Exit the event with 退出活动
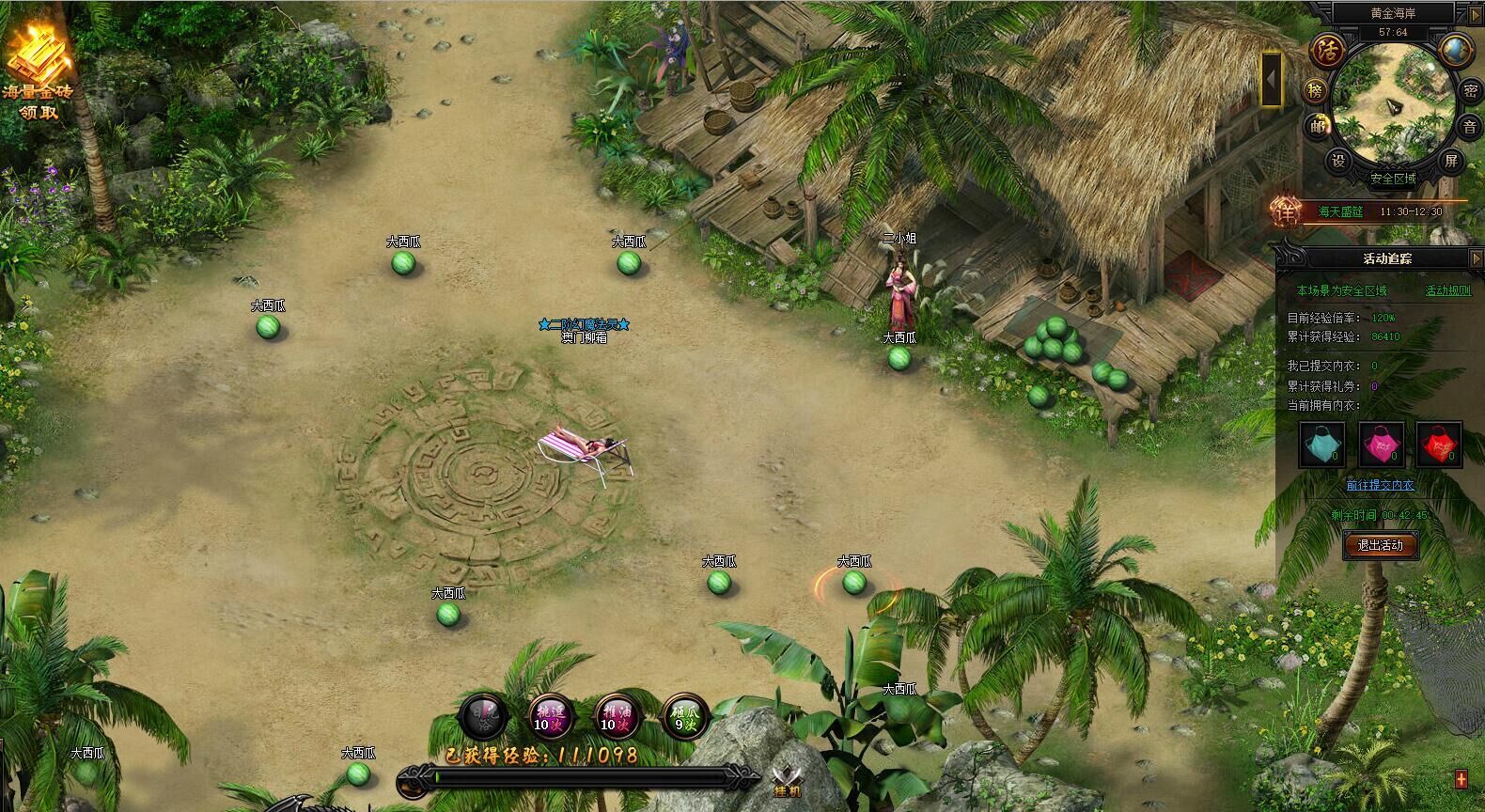The image size is (1485, 812). 1380,545
